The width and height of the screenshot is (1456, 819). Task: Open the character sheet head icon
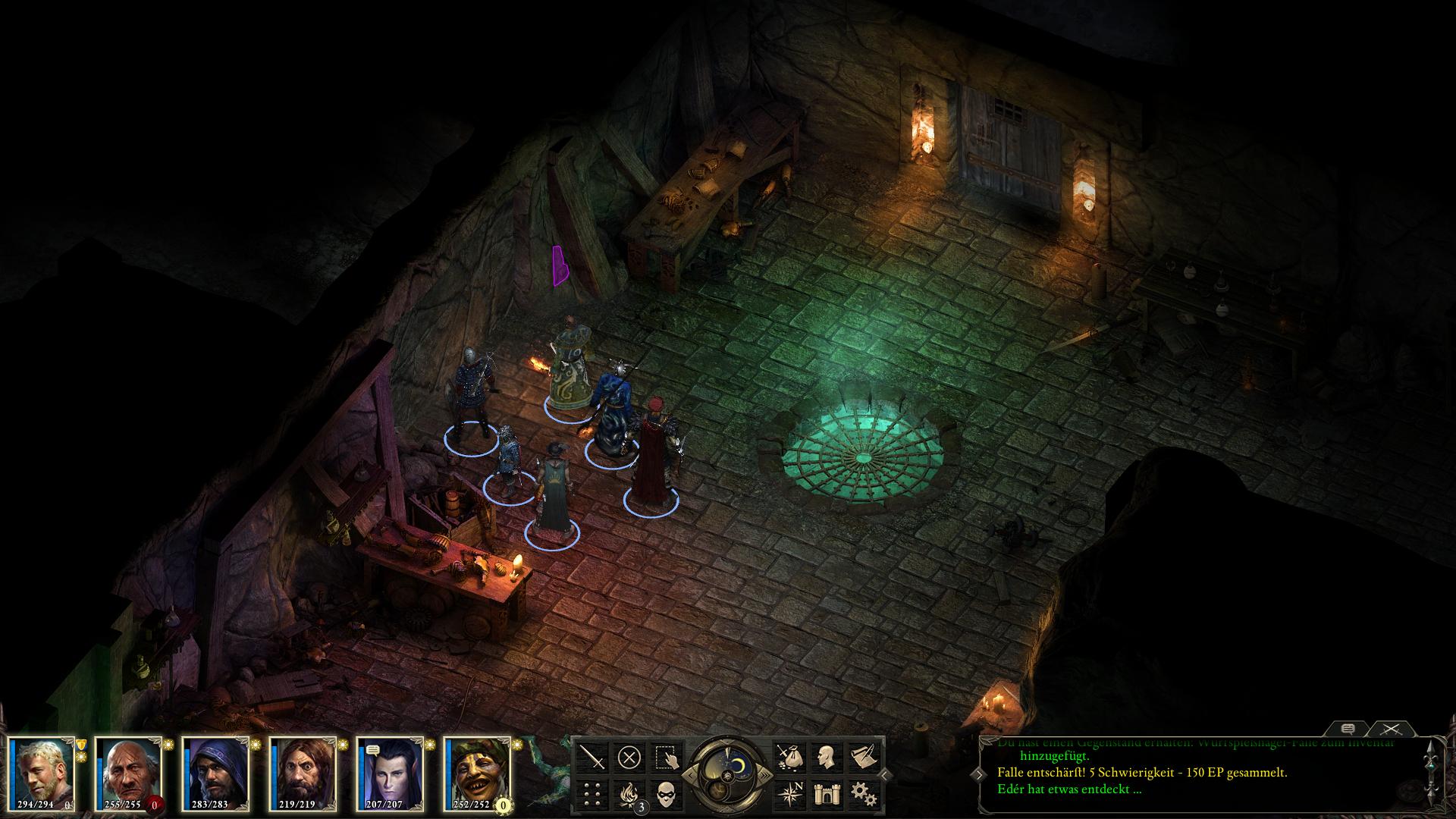click(x=826, y=757)
